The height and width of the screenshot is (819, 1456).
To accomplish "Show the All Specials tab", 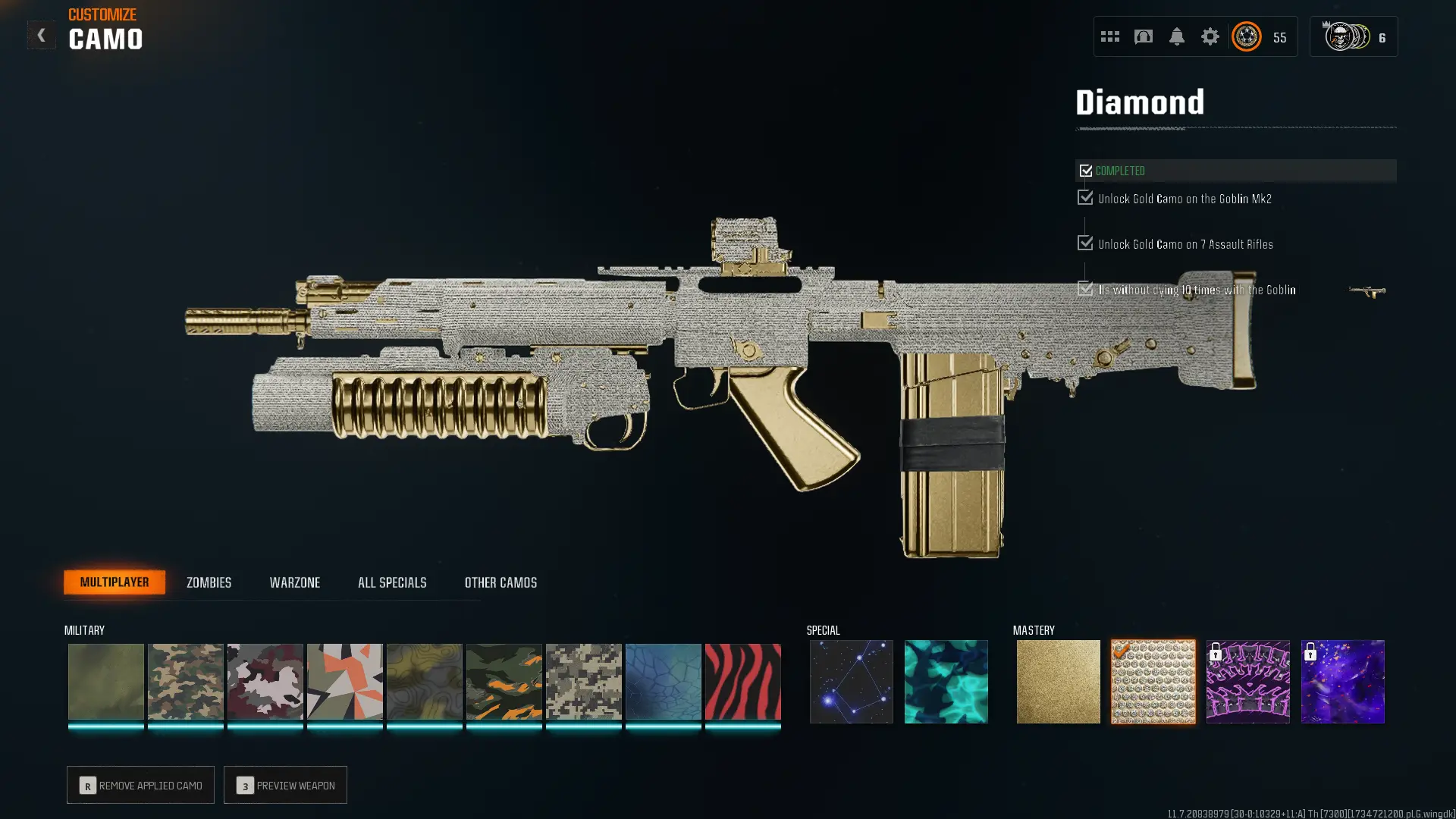I will (392, 582).
